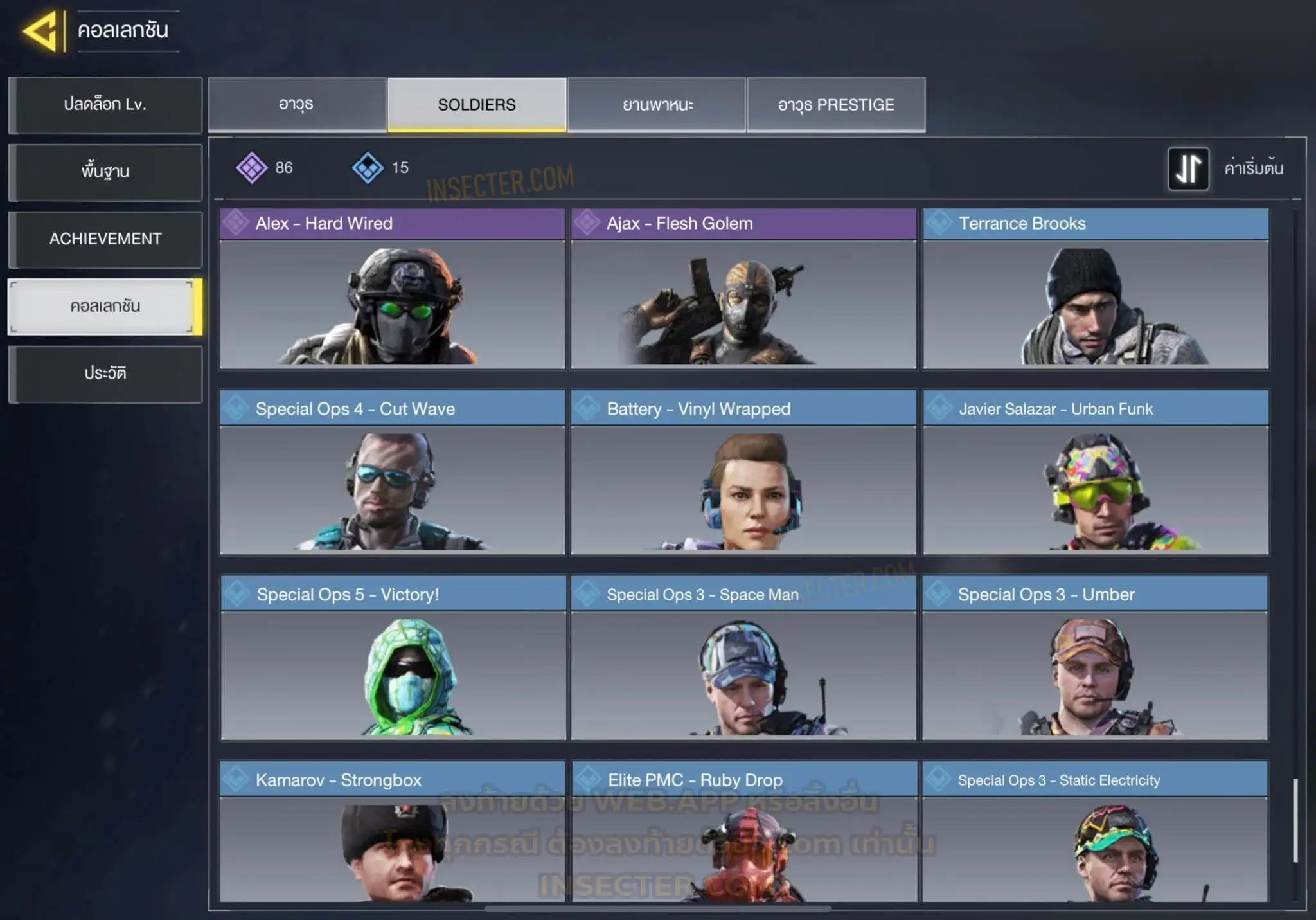Viewport: 1316px width, 920px height.
Task: Open the Battery - Vinyl Wrapped card
Action: pyautogui.click(x=743, y=473)
